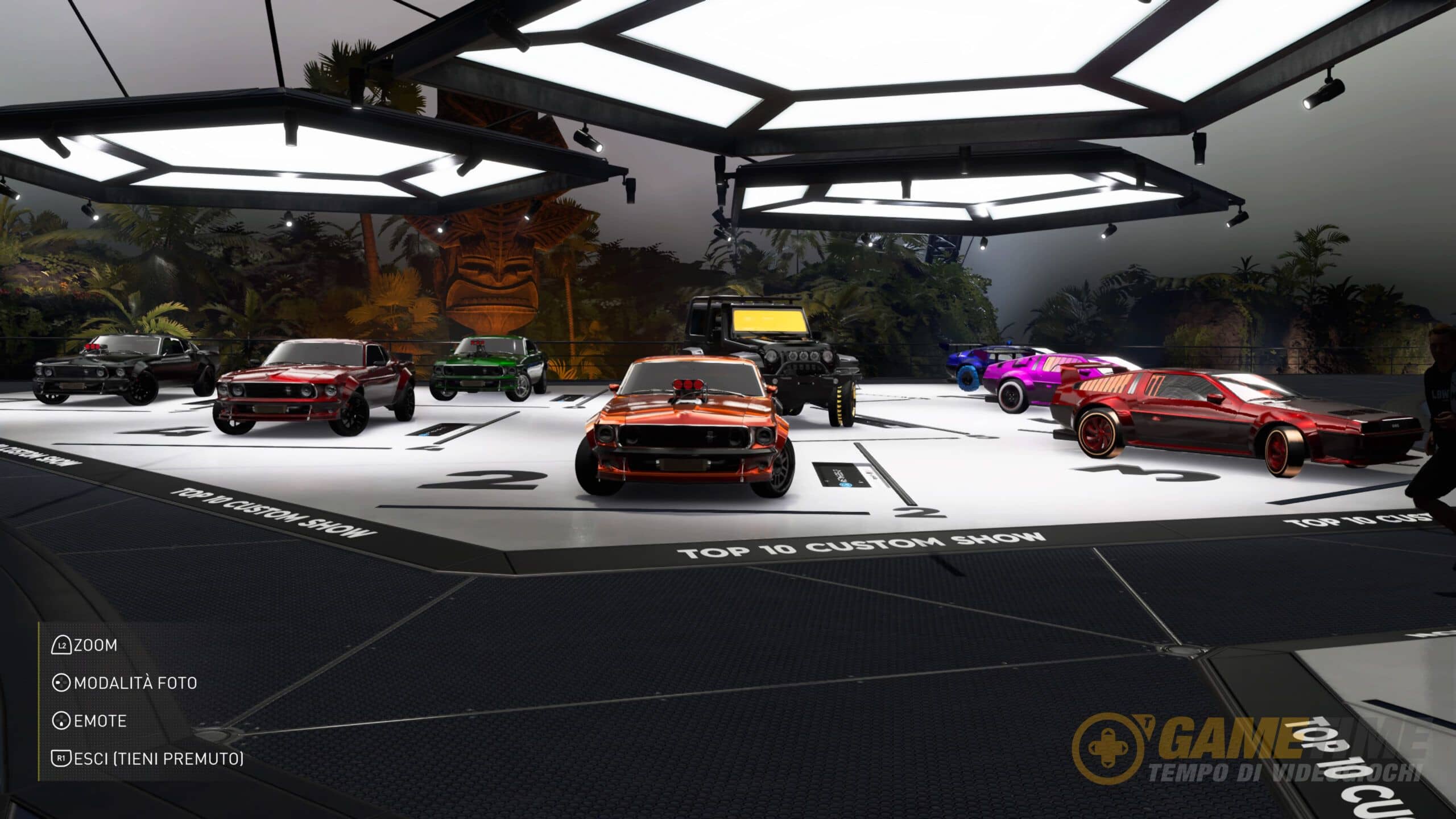The width and height of the screenshot is (1456, 819).
Task: Open Modalità Foto photo mode
Action: point(125,683)
